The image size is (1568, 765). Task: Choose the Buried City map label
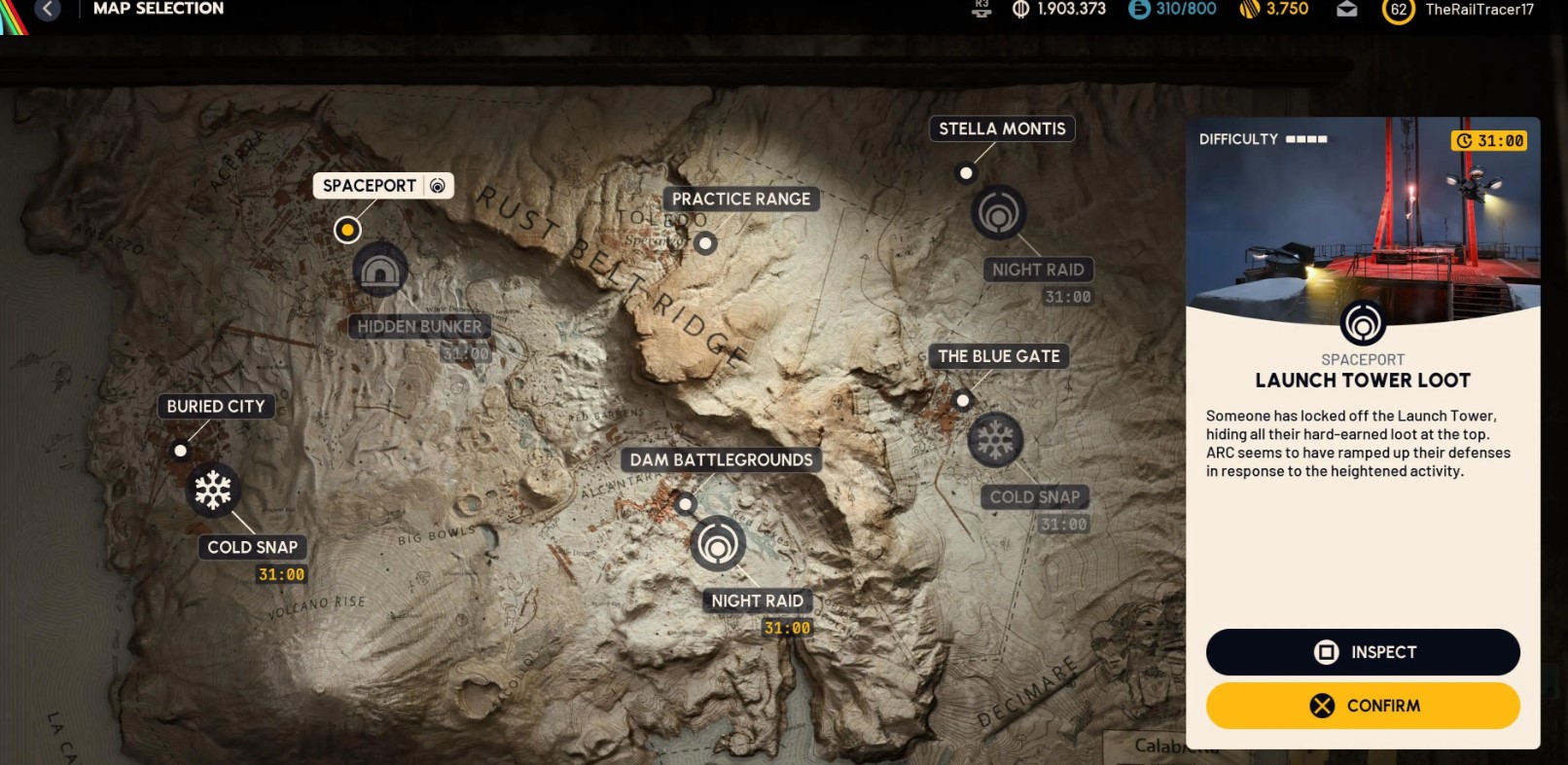click(215, 406)
